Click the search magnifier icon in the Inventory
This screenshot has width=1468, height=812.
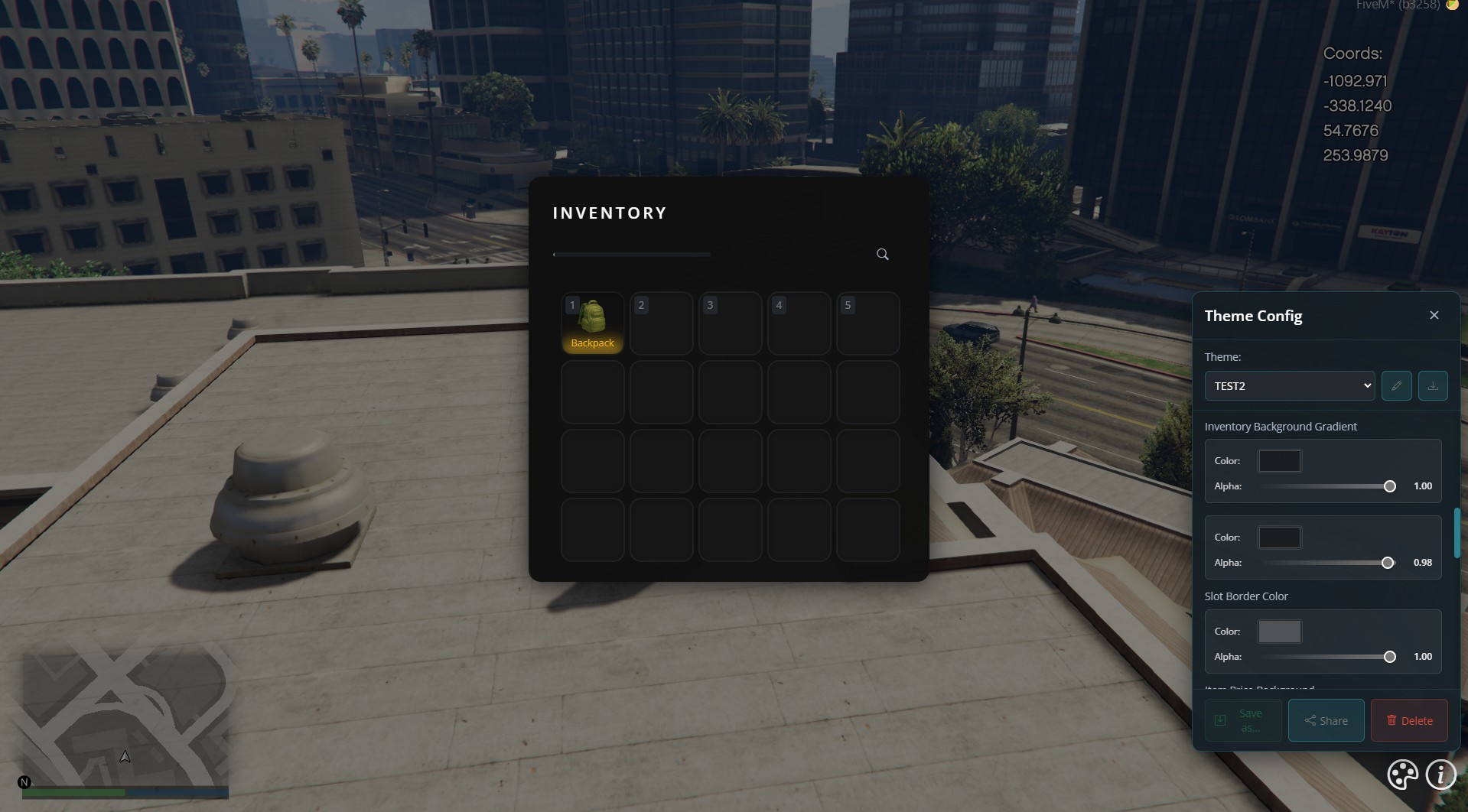[881, 254]
